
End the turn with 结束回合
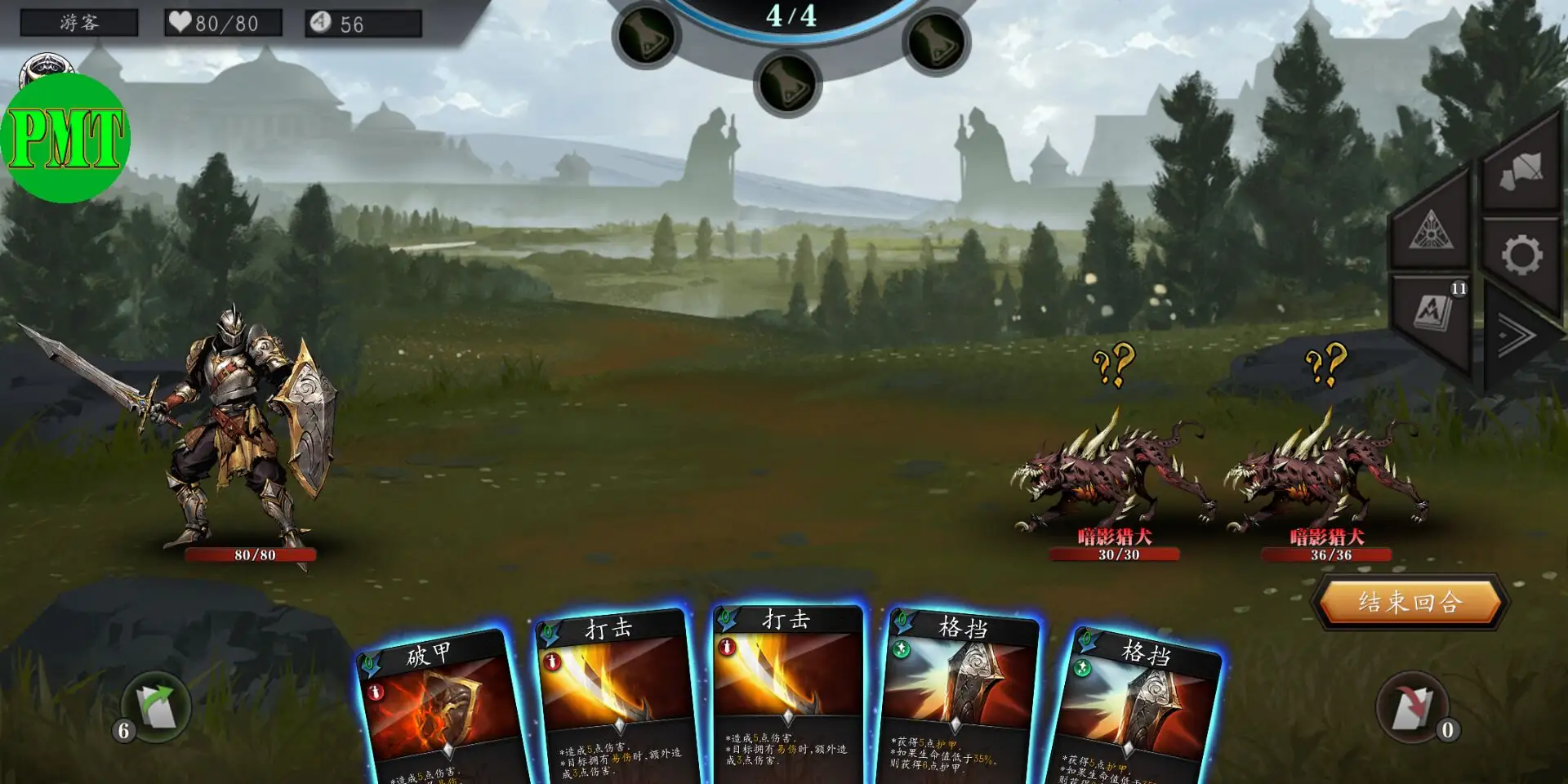pos(1410,603)
